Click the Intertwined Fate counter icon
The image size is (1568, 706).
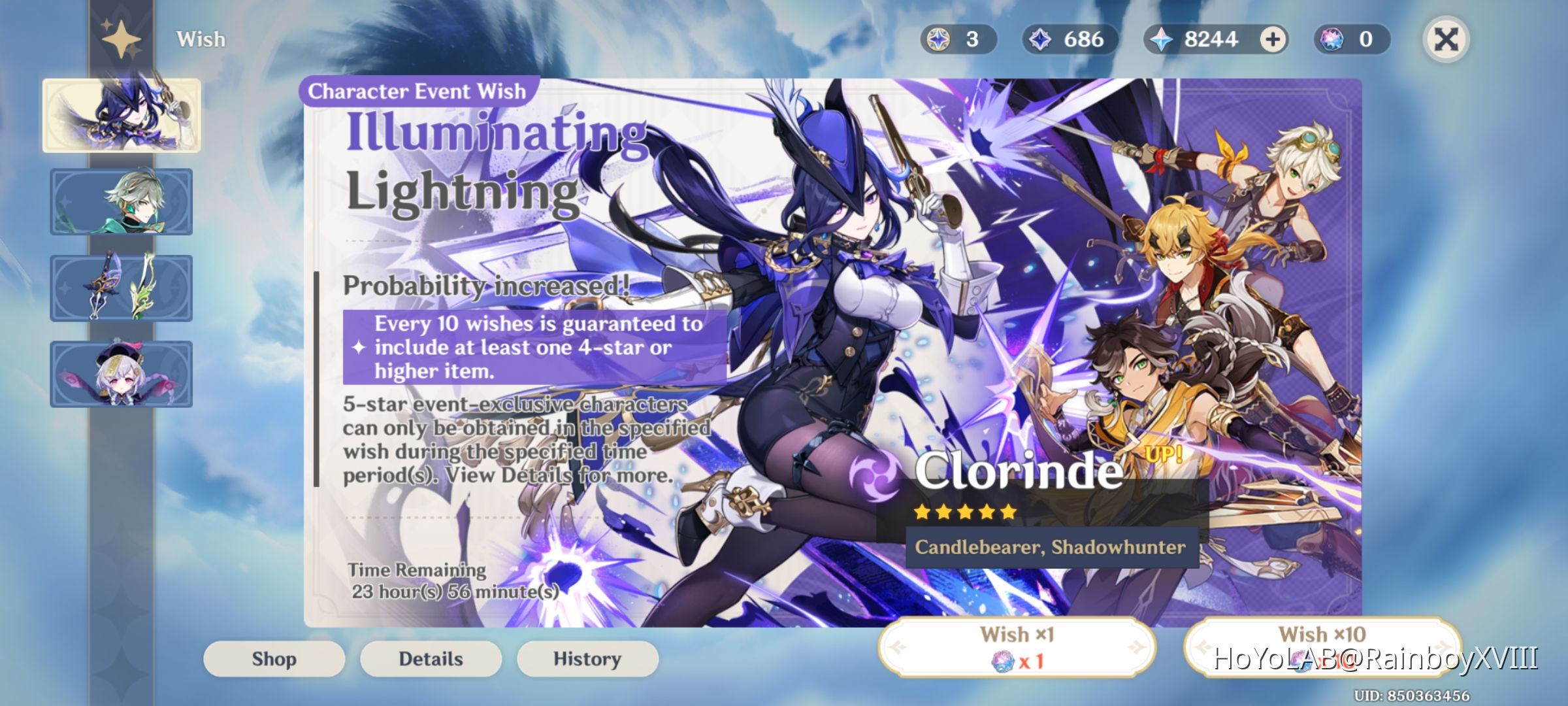click(x=941, y=39)
